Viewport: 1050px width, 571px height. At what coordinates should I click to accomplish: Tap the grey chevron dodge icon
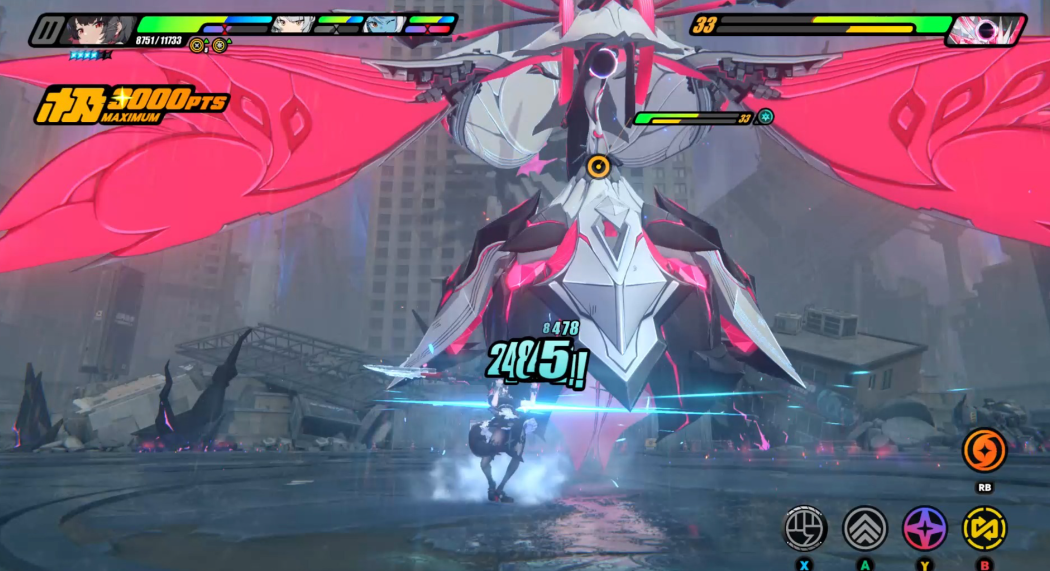click(865, 527)
